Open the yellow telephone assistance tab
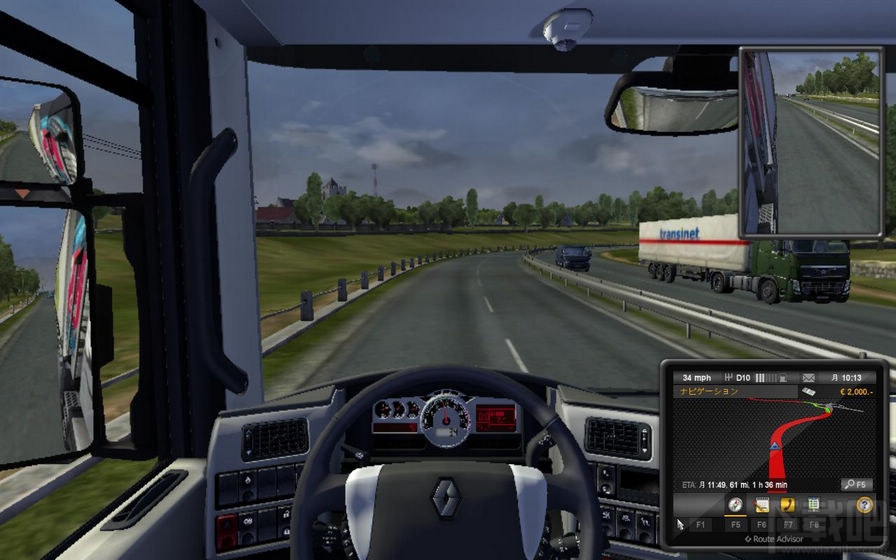The height and width of the screenshot is (560, 896). coord(787,505)
